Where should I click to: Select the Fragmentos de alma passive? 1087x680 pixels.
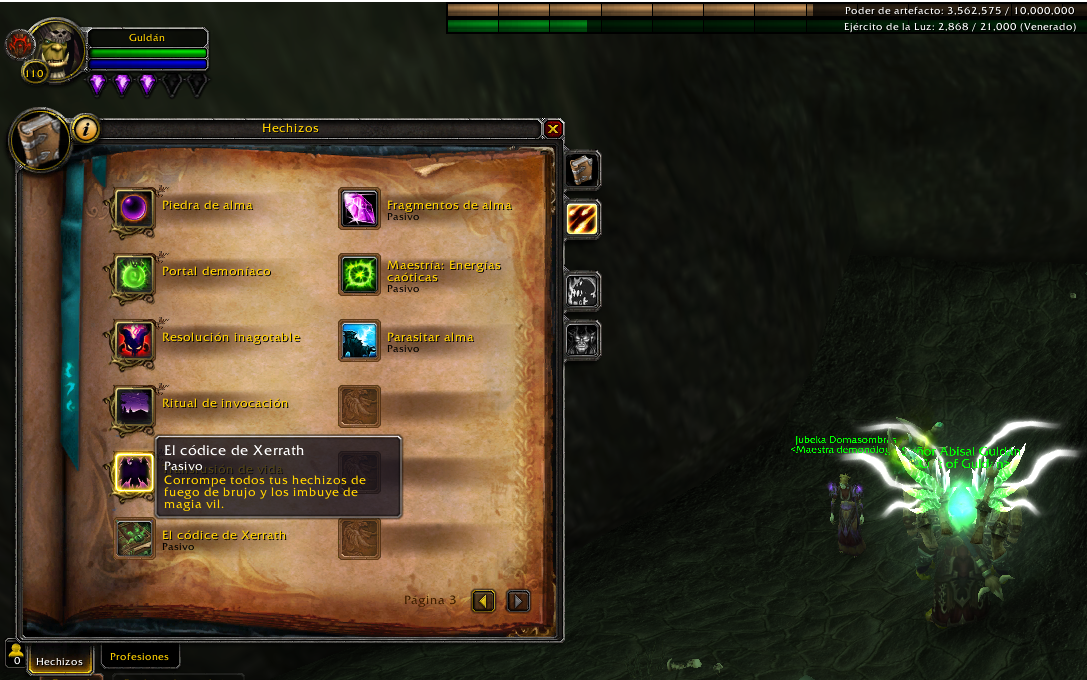pos(359,208)
